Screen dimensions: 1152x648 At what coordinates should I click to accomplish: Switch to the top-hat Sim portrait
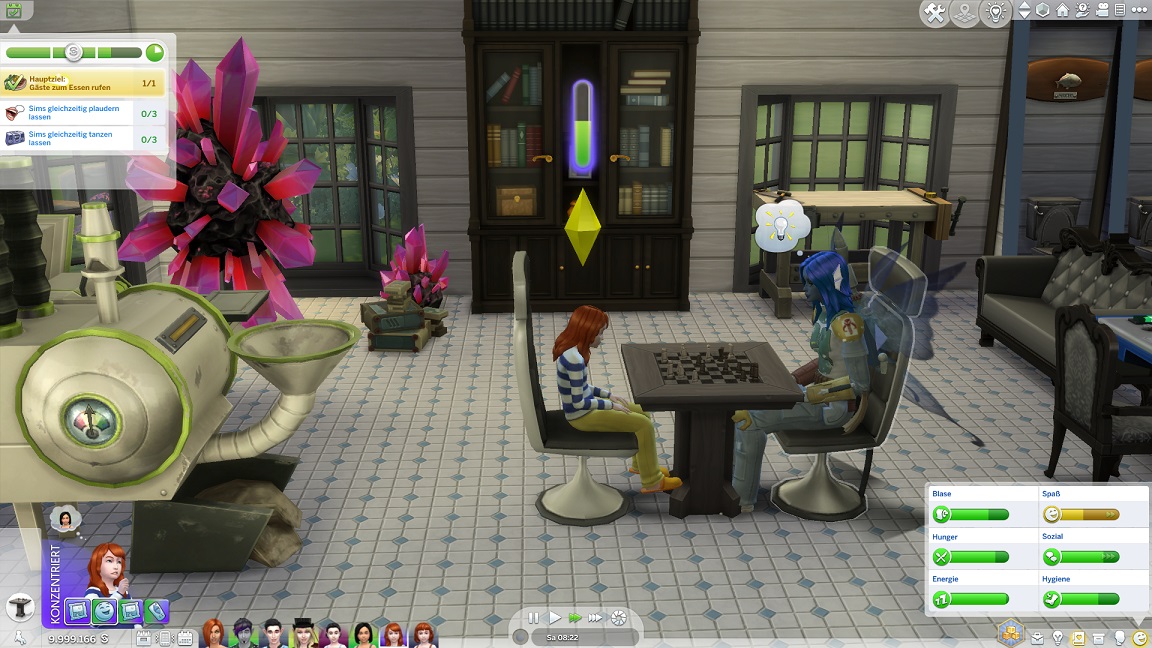pyautogui.click(x=304, y=634)
